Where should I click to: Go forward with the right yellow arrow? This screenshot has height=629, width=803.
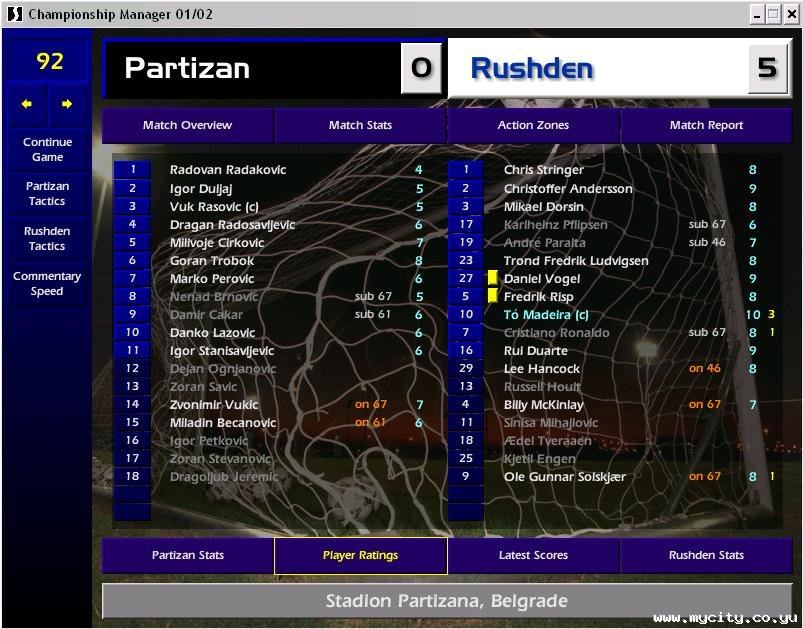click(67, 104)
